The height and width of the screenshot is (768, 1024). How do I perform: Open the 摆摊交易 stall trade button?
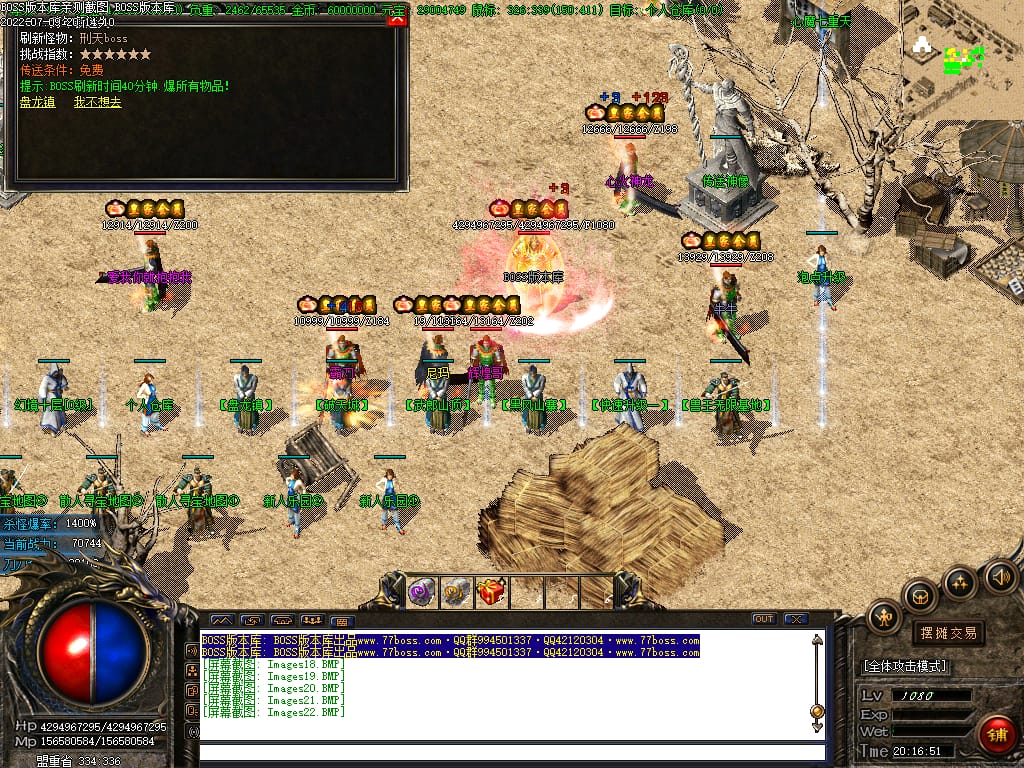pos(947,633)
